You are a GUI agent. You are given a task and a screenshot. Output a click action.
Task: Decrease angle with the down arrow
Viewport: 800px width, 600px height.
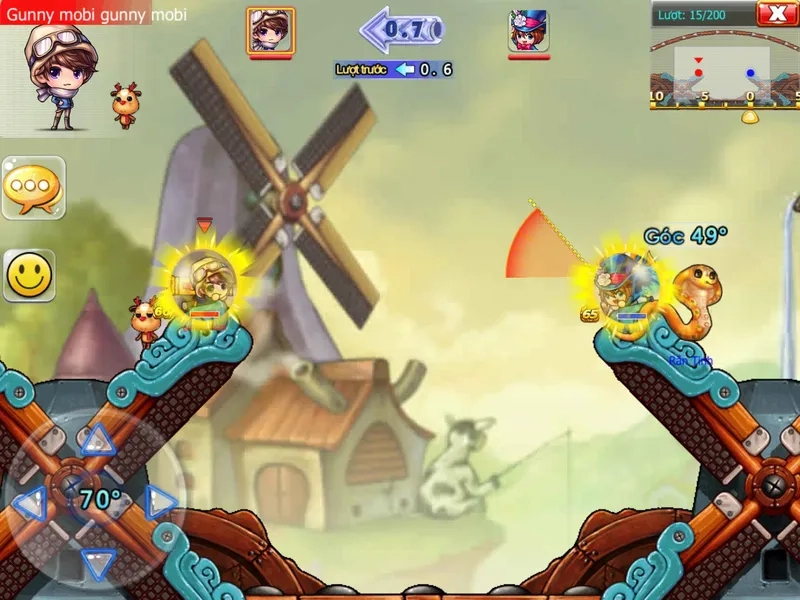[97, 563]
